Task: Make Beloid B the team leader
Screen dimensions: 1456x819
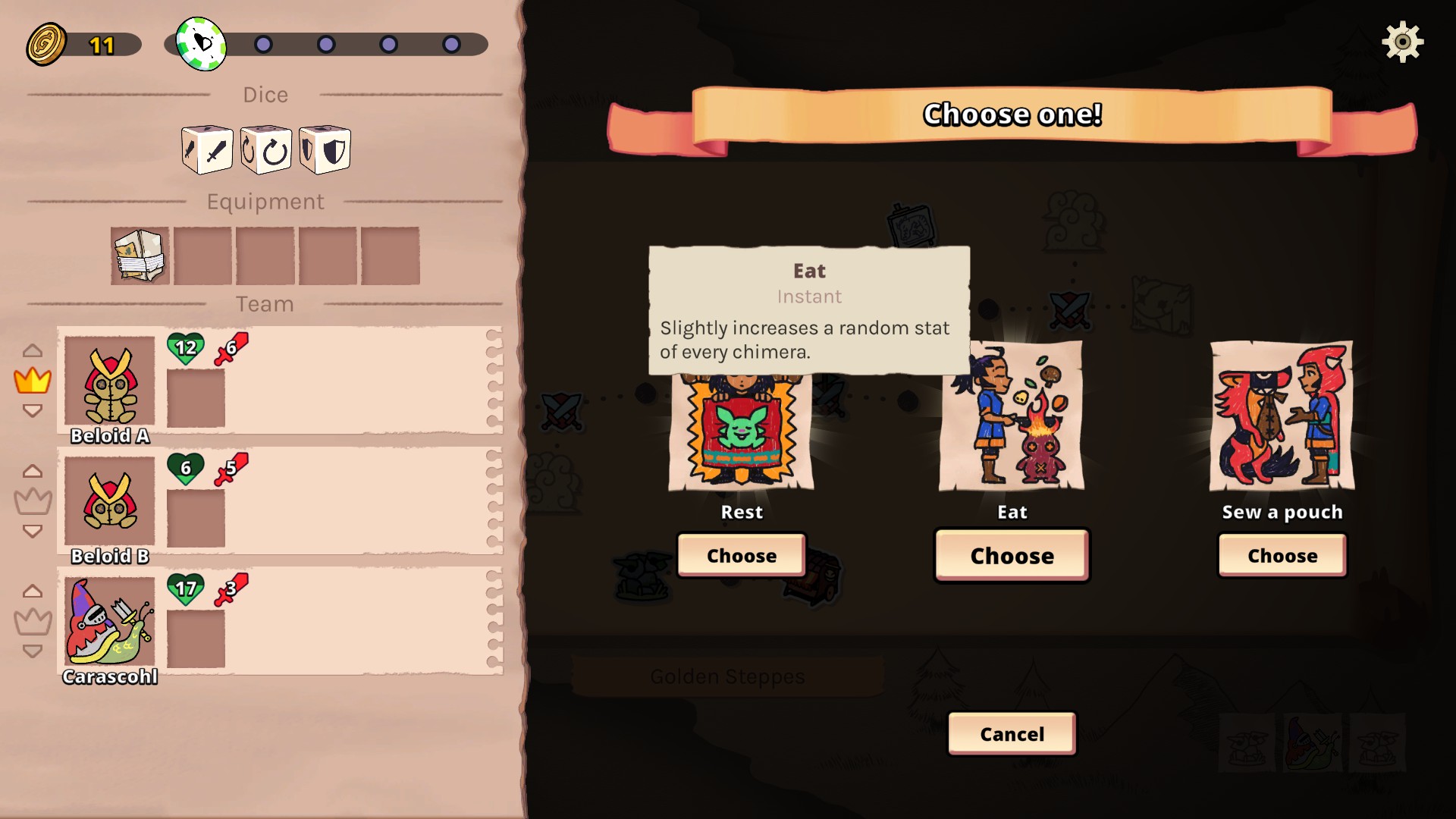Action: 33,501
